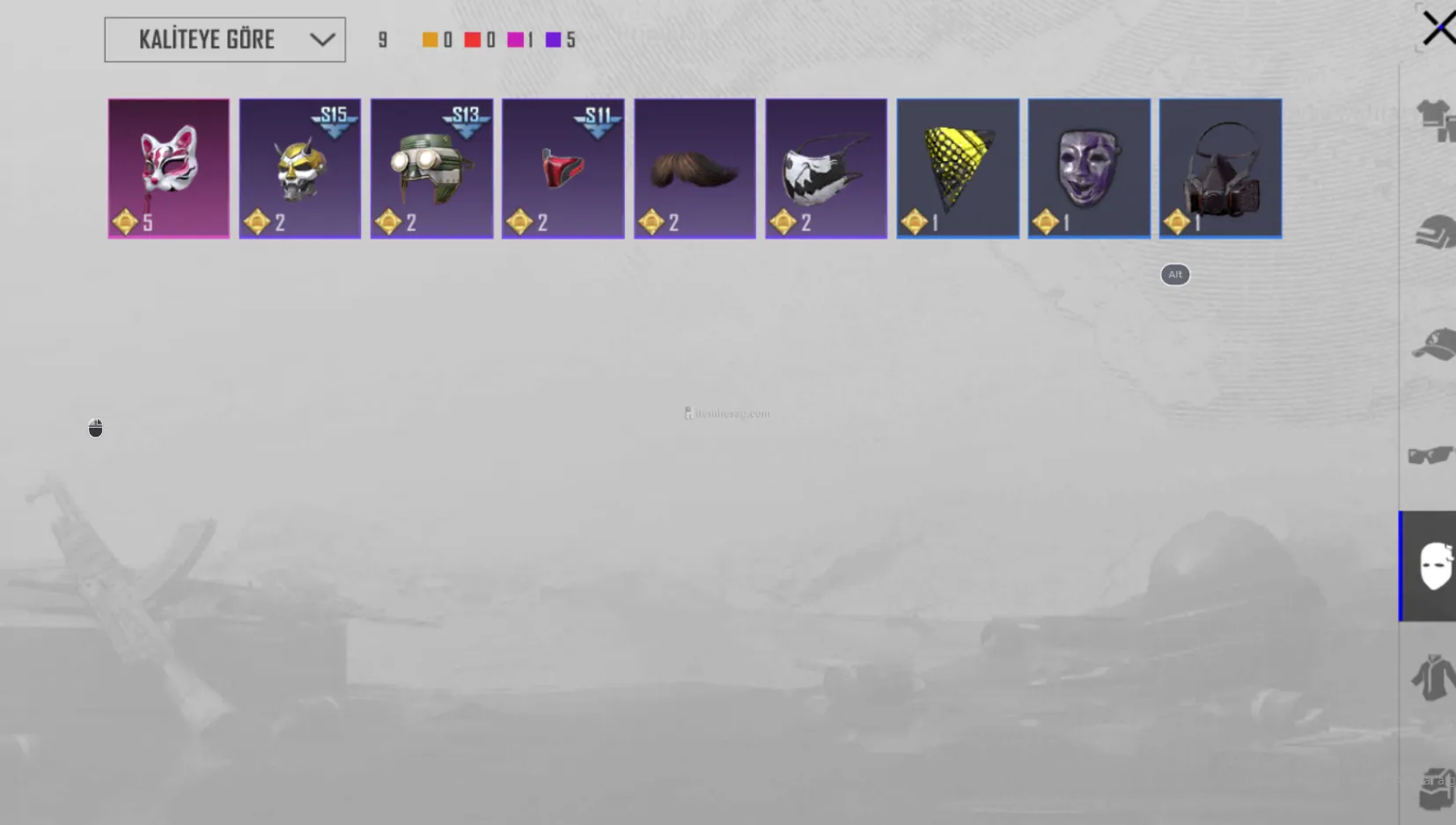Switch to the outfit shirt category tab
Viewport: 1456px width, 825px height.
(1434, 120)
